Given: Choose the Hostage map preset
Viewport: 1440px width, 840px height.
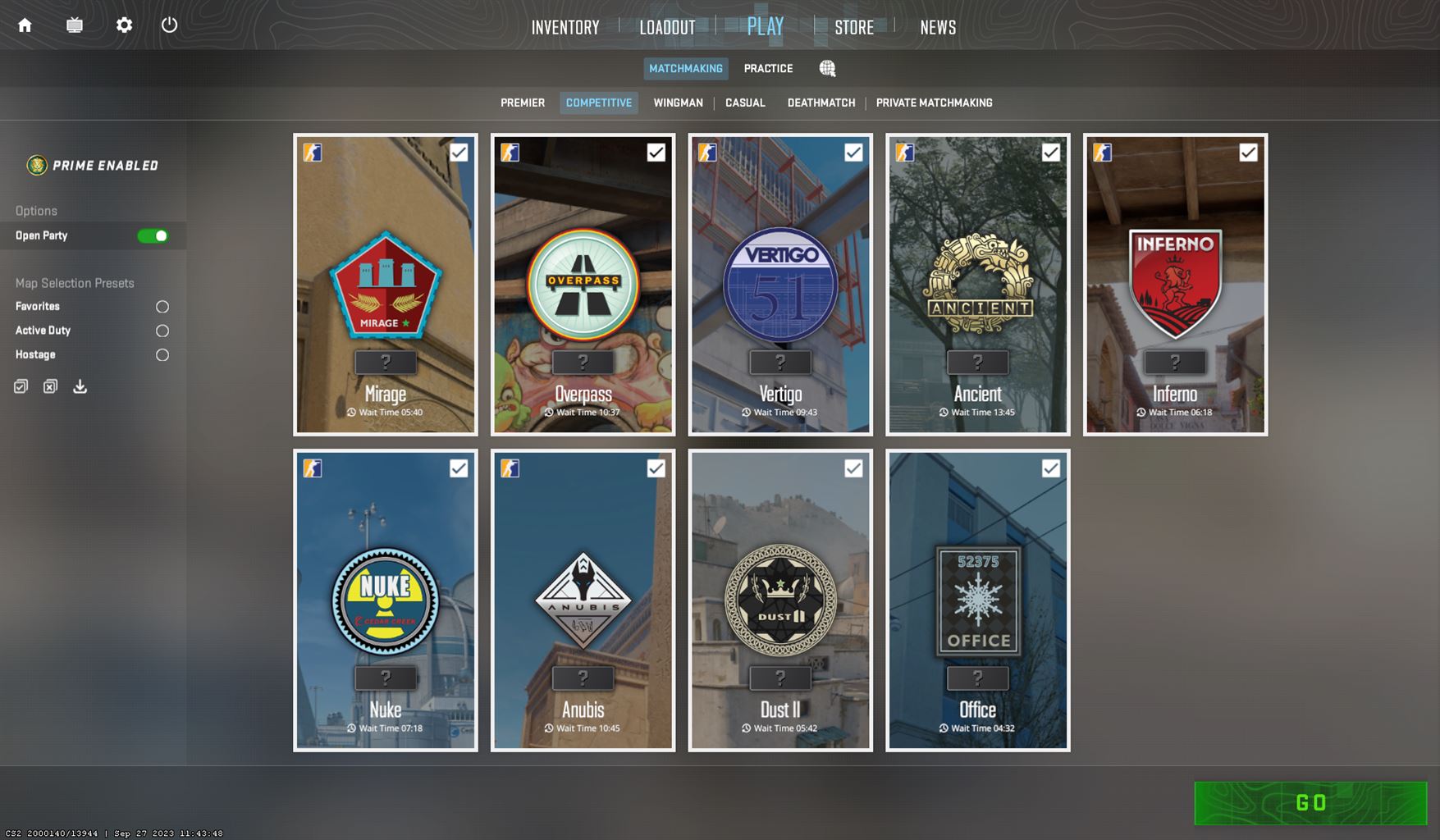Looking at the screenshot, I should [x=162, y=354].
